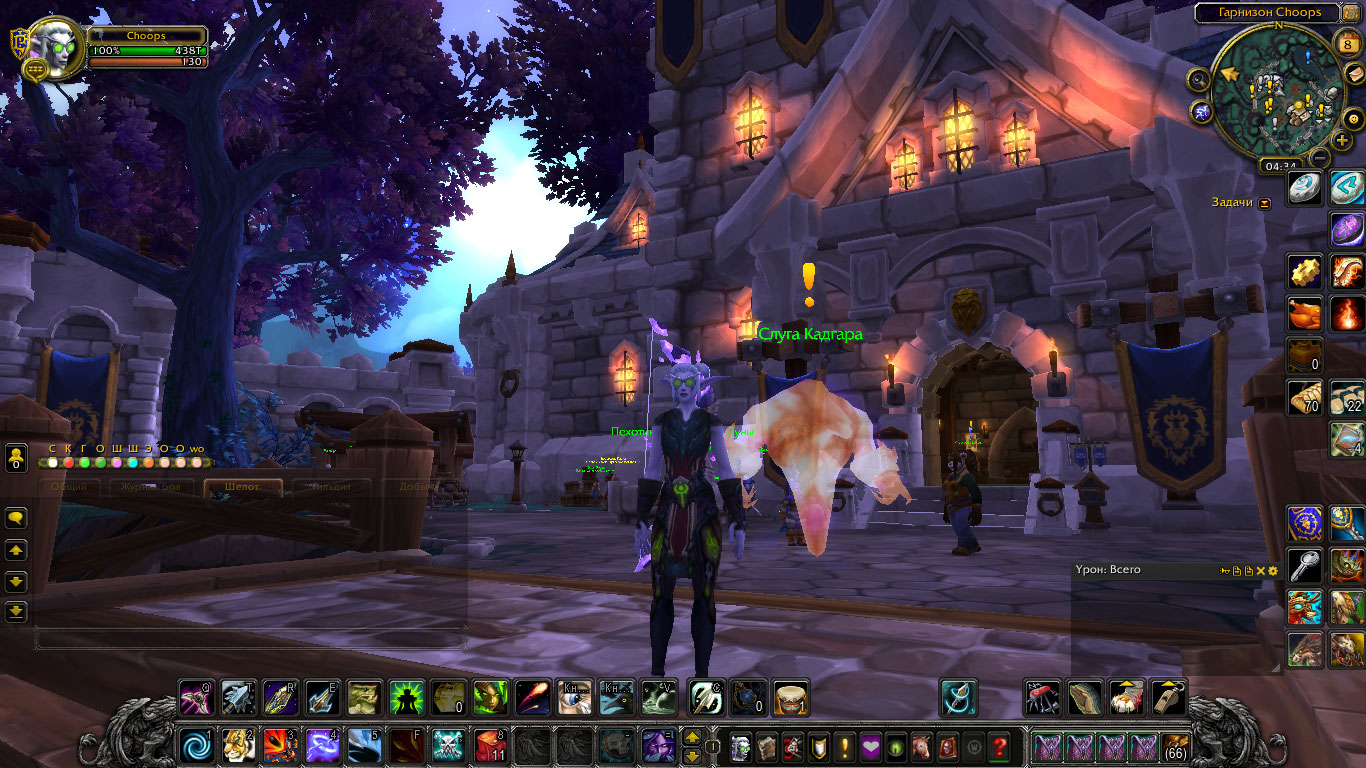Open the red question mark help menu

click(x=999, y=746)
